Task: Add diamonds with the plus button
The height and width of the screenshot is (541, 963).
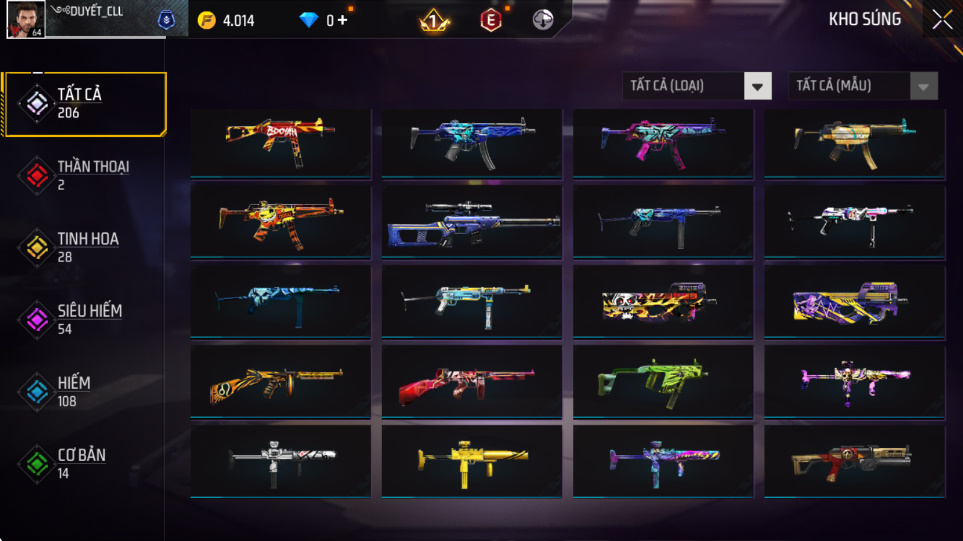Action: (343, 20)
